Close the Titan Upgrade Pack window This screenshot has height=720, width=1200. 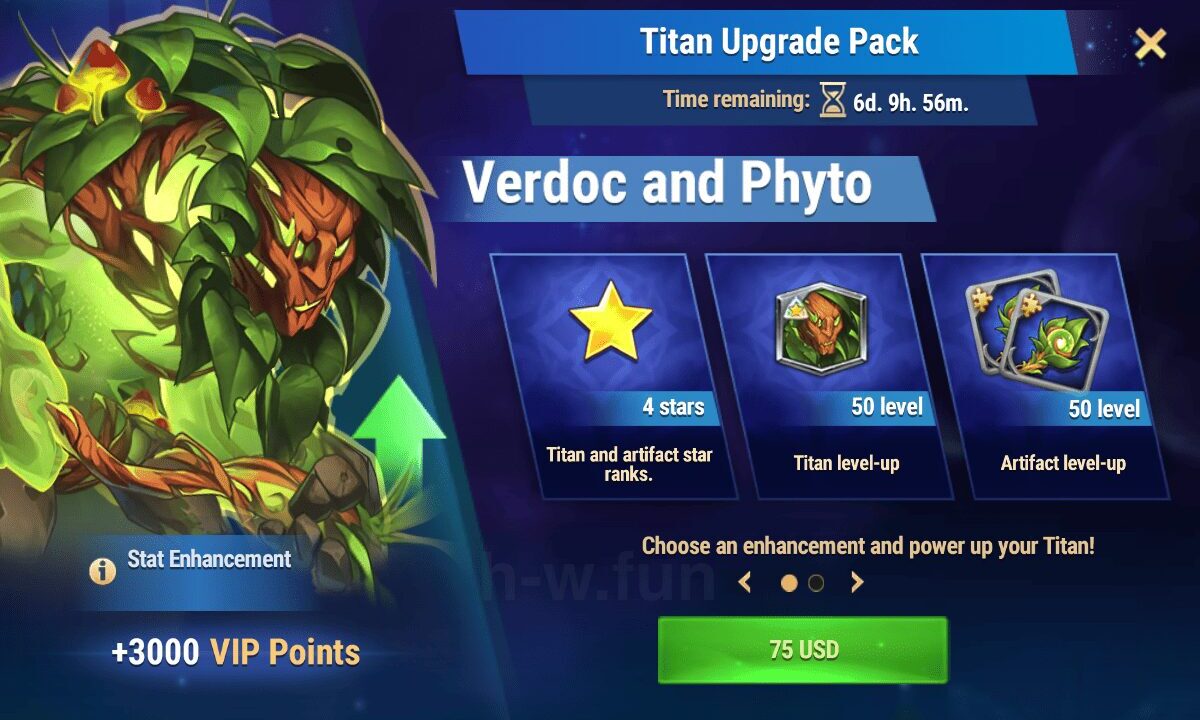click(1151, 43)
